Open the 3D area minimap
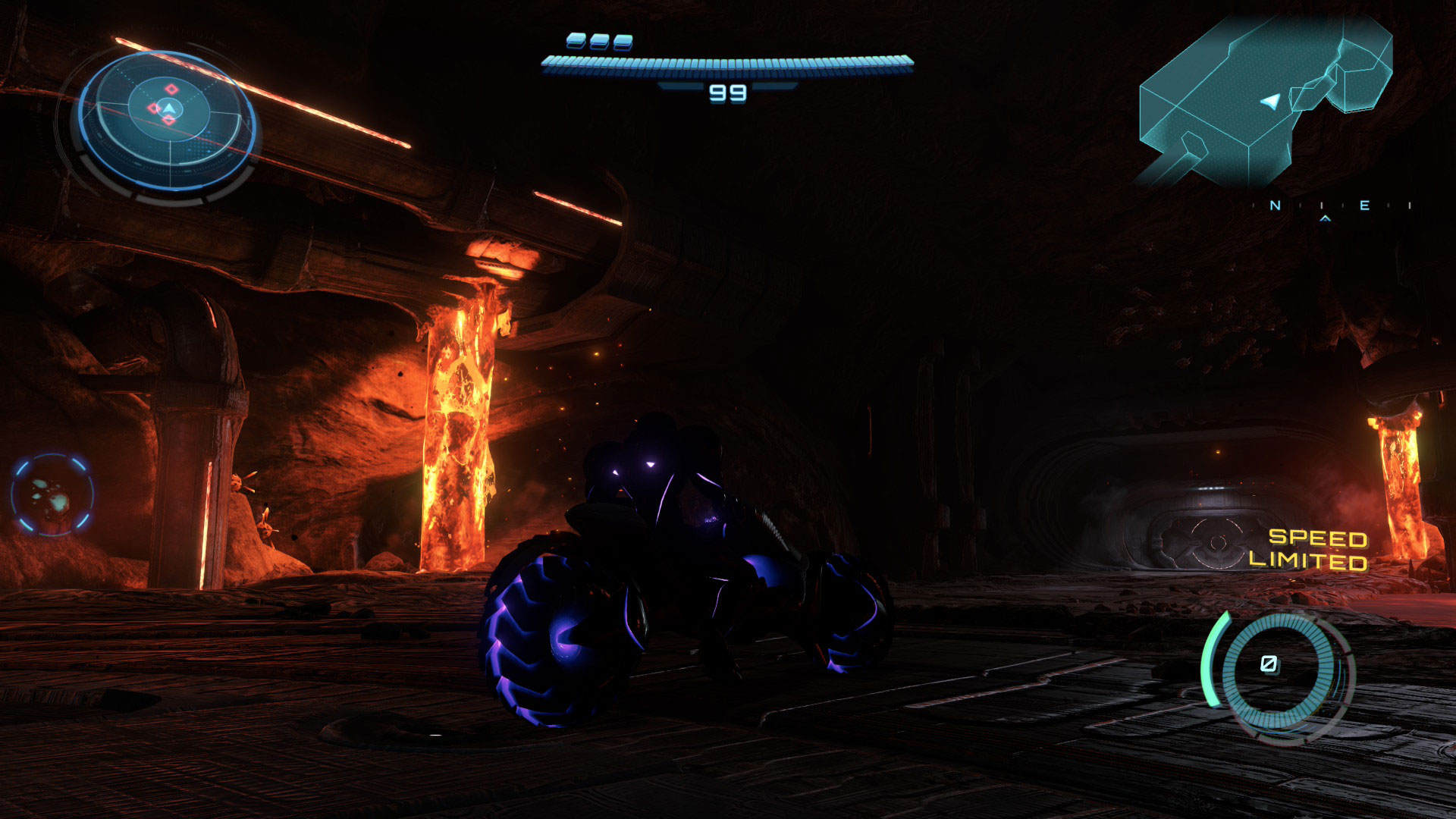Screen dimensions: 1456x819 pyautogui.click(x=1265, y=102)
